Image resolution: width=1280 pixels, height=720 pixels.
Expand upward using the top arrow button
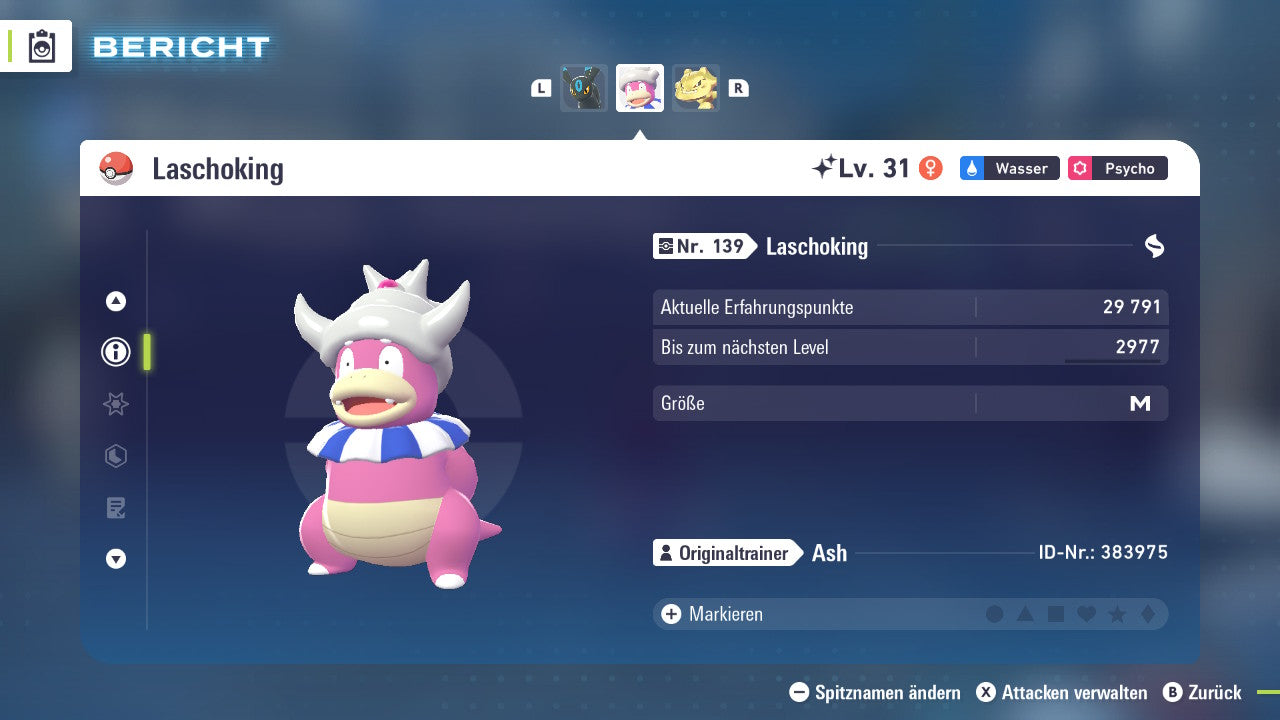point(115,300)
